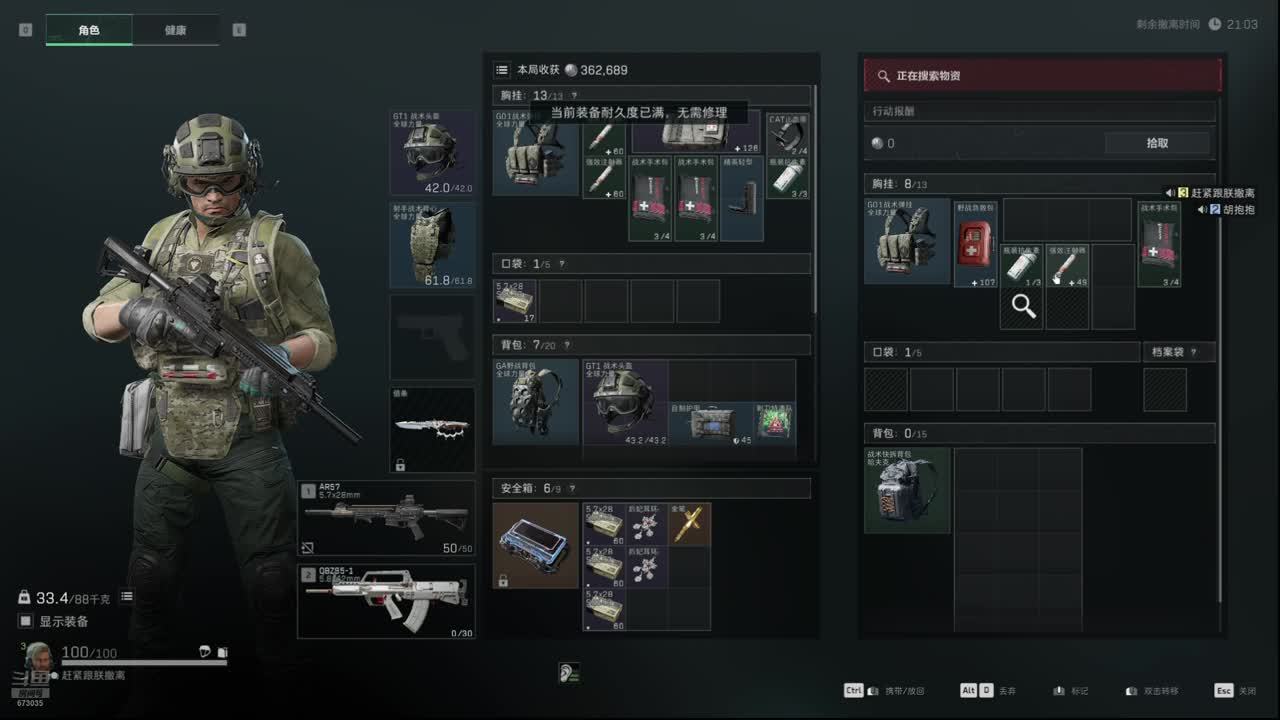
Task: Select the safe box case icon
Action: [535, 545]
